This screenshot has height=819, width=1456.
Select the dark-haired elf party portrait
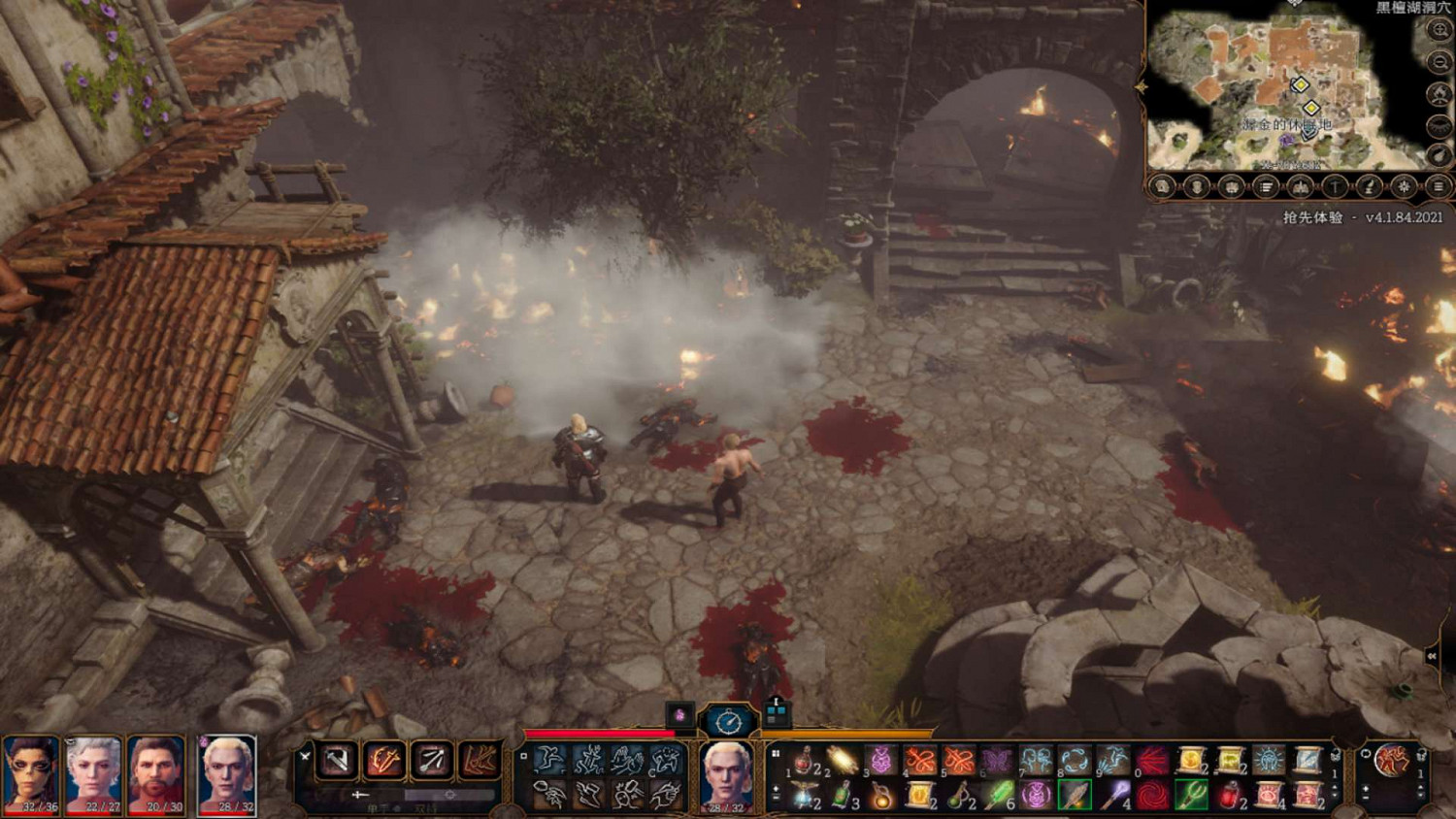click(31, 773)
